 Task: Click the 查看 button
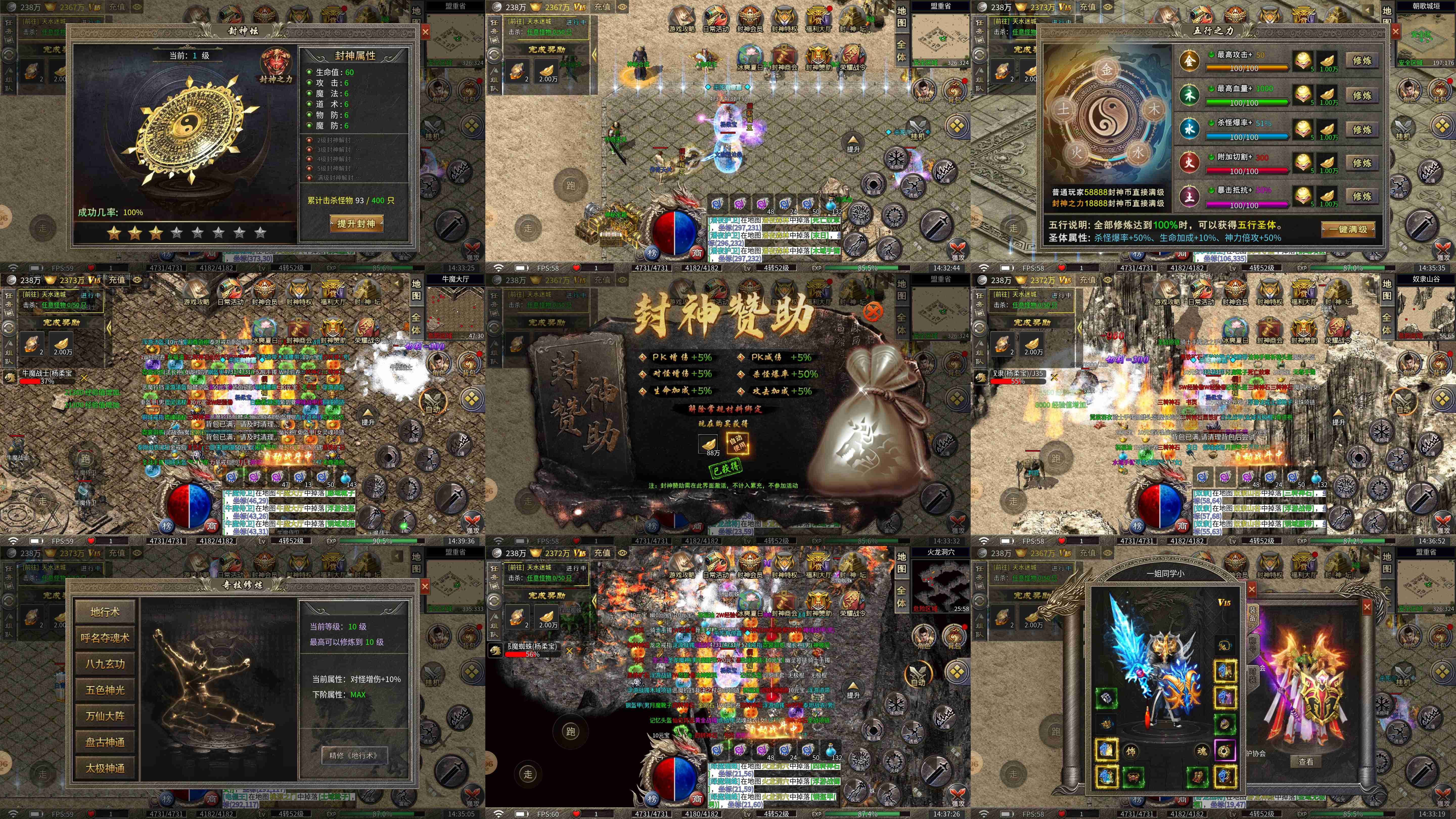(1306, 762)
